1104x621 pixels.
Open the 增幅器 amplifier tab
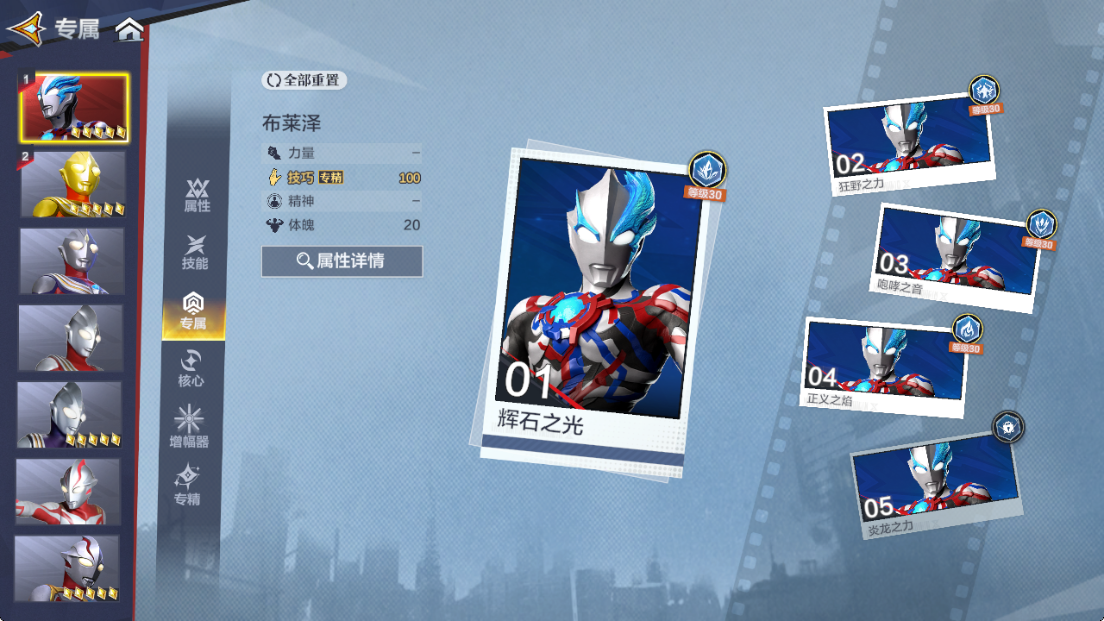tap(189, 428)
